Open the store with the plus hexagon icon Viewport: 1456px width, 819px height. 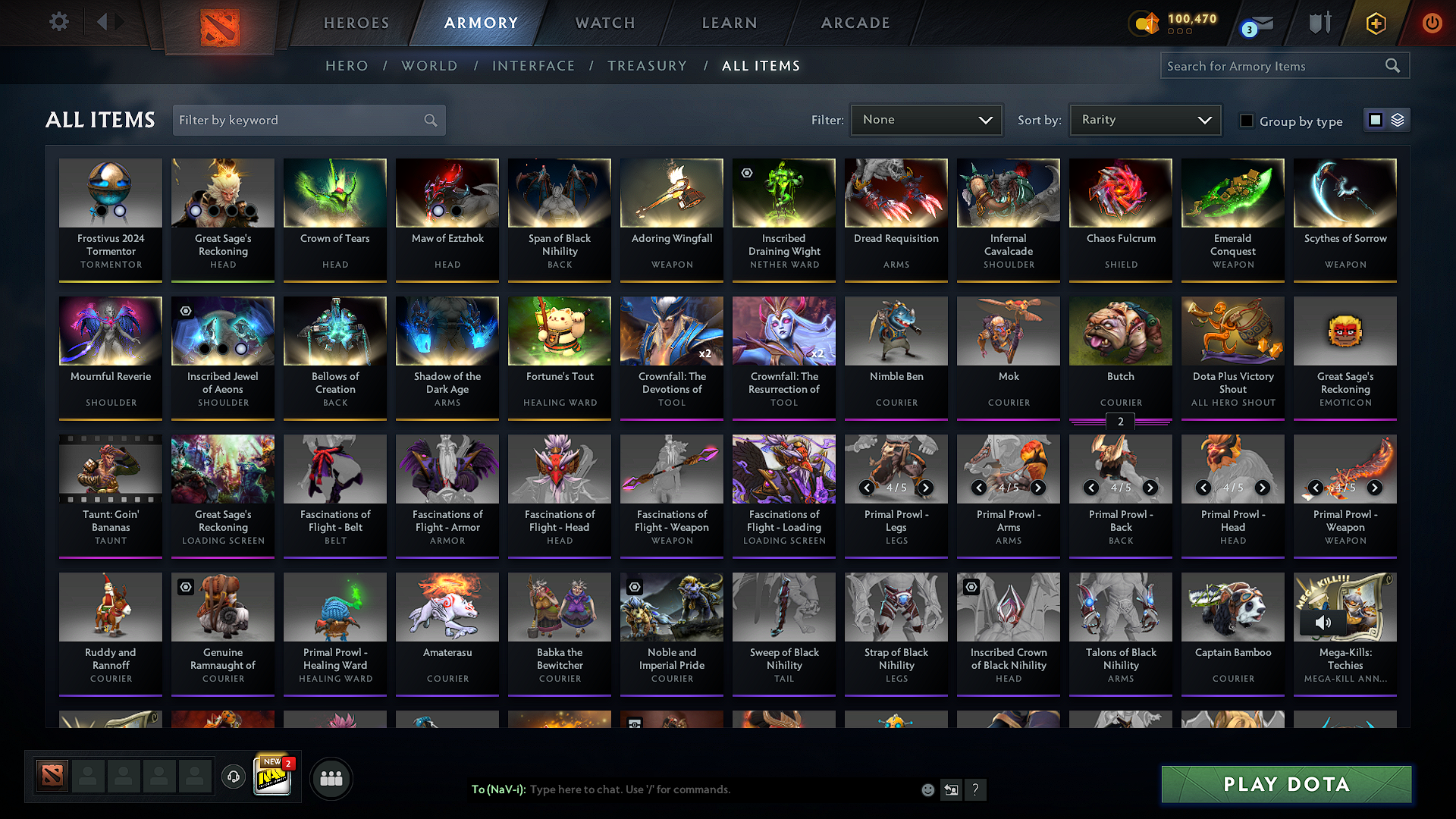[1375, 23]
